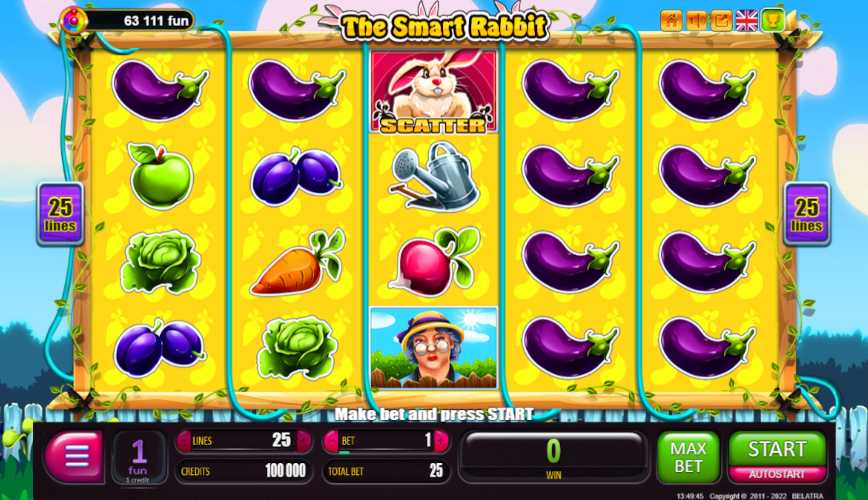Open the pink hamburger menu
Screen dimensions: 868x500
(73, 457)
